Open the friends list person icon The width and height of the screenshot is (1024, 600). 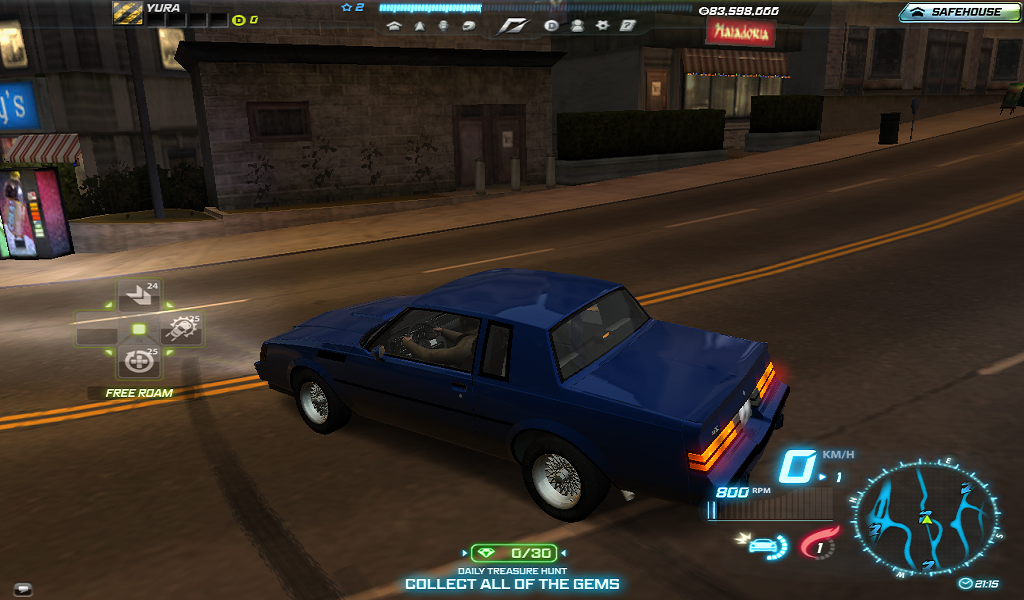pos(577,26)
